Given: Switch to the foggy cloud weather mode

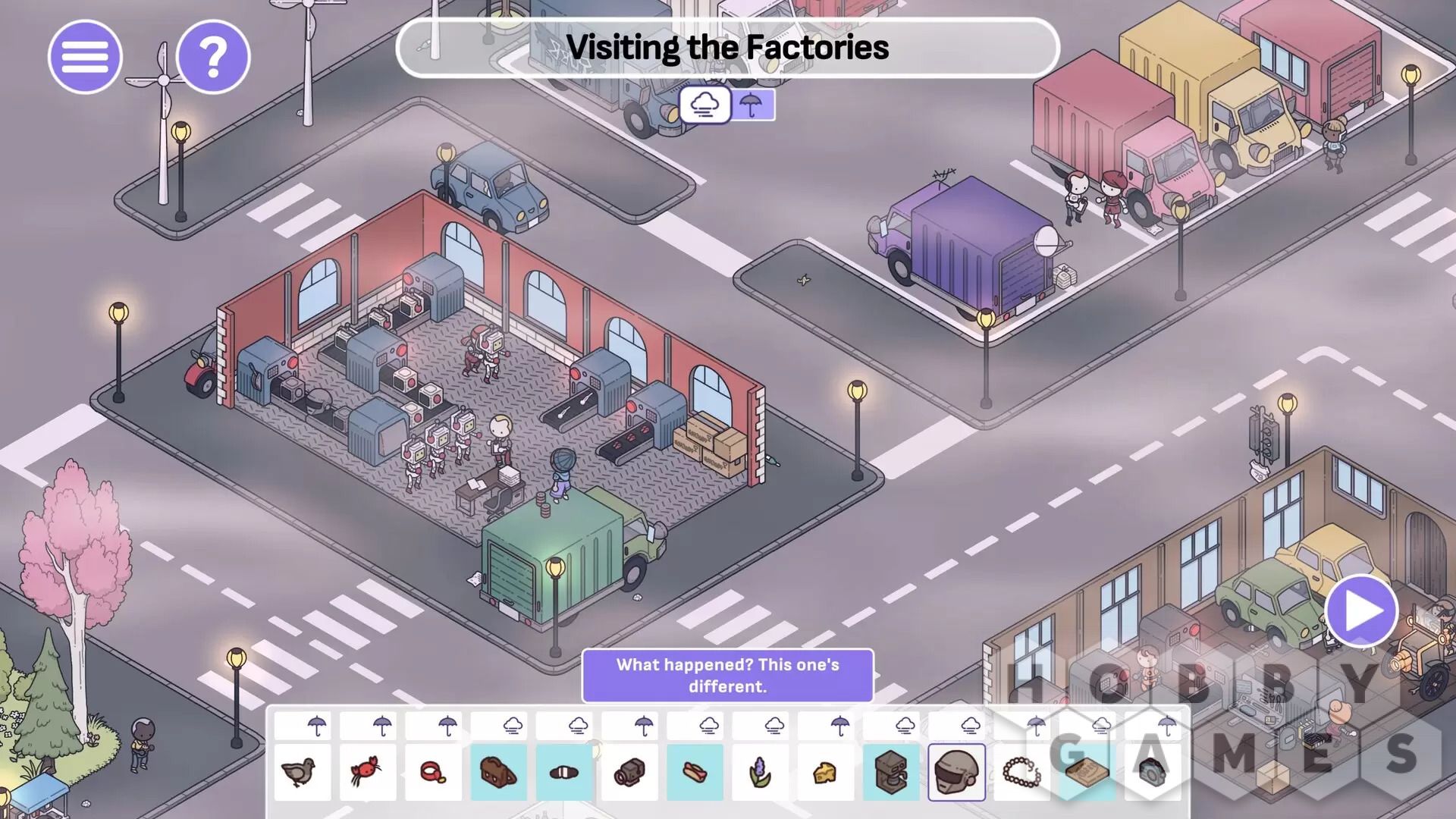Looking at the screenshot, I should tap(705, 105).
